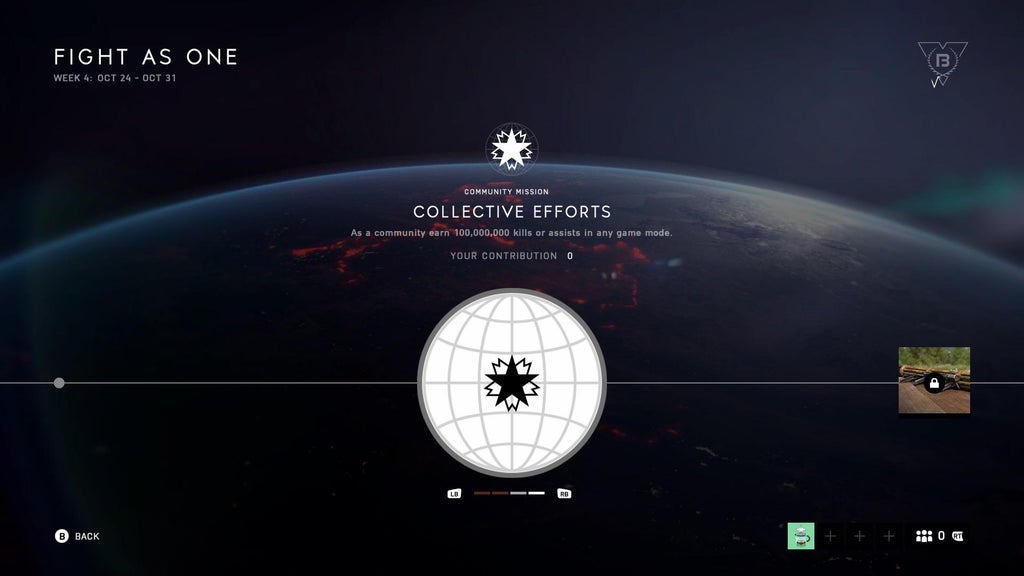Select the start node on the progress line

click(x=59, y=383)
